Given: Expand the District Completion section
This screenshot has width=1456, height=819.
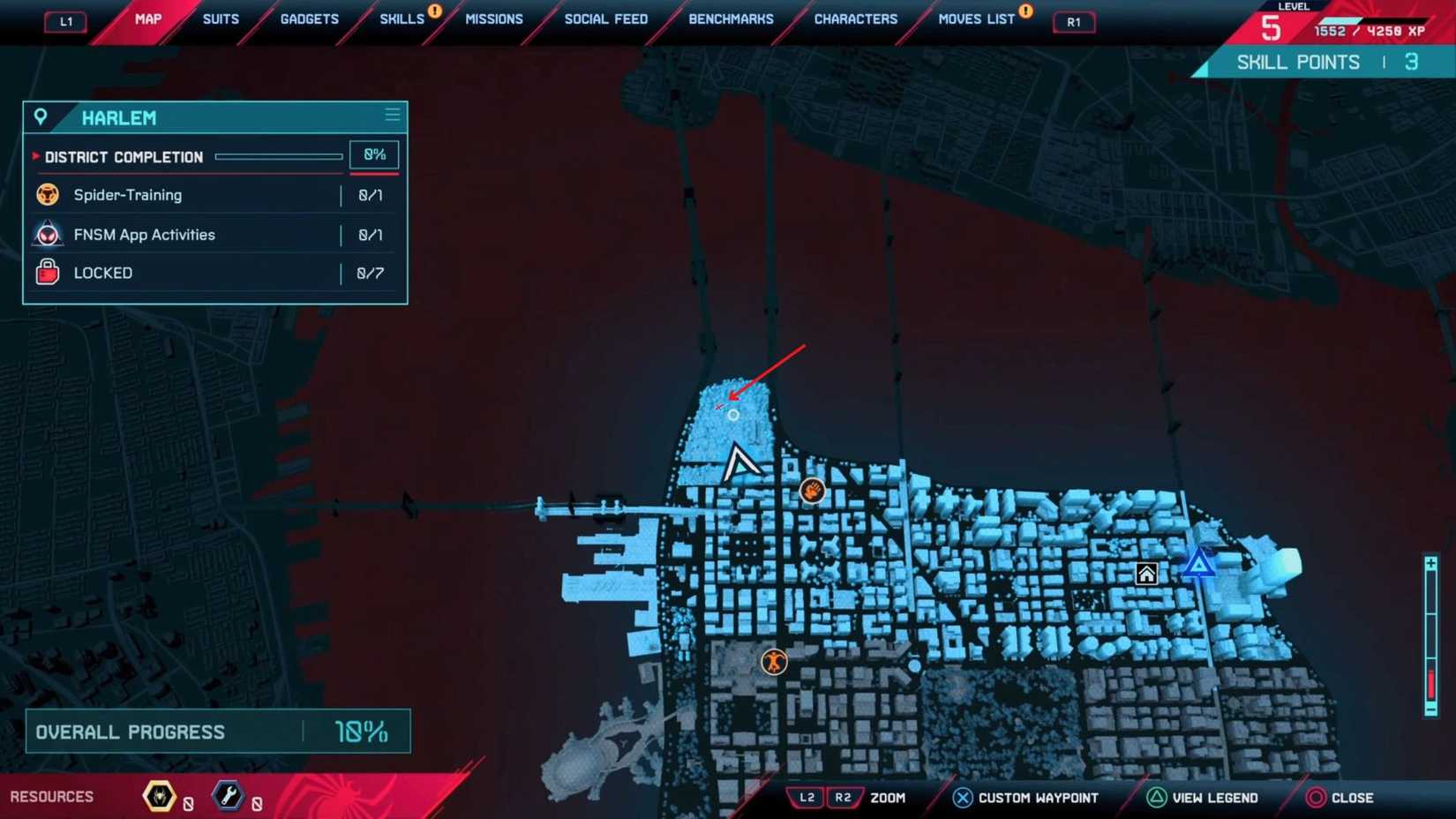Looking at the screenshot, I should [x=35, y=156].
